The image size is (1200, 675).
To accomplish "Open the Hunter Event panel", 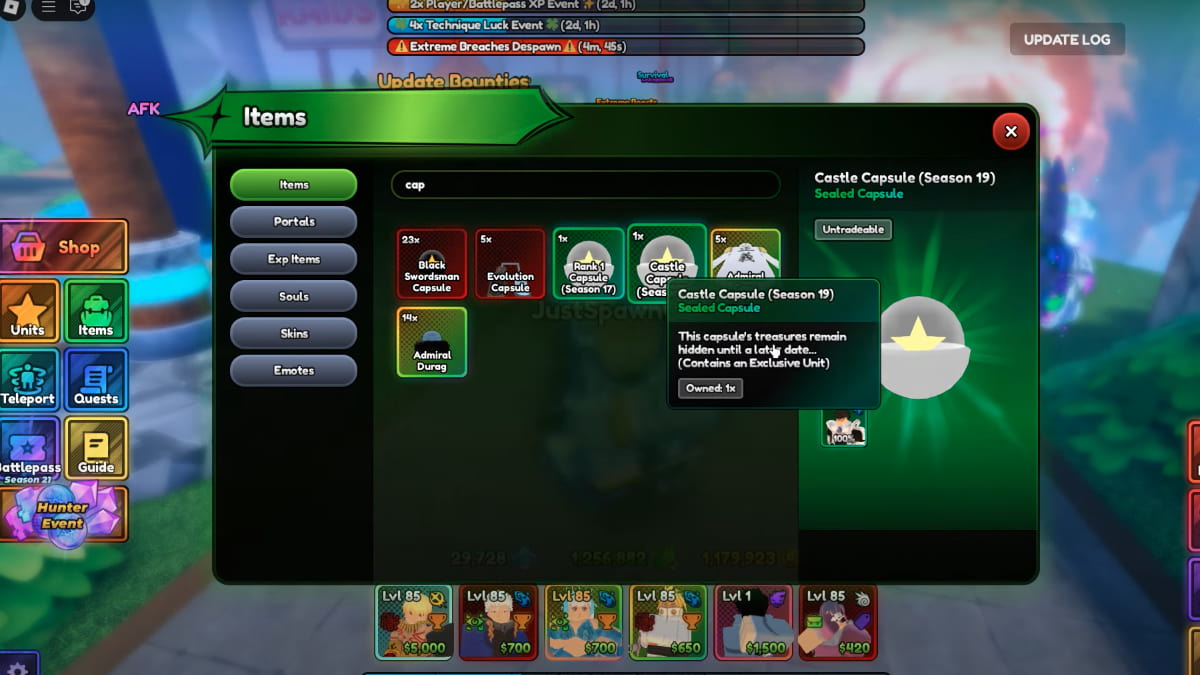I will 62,515.
